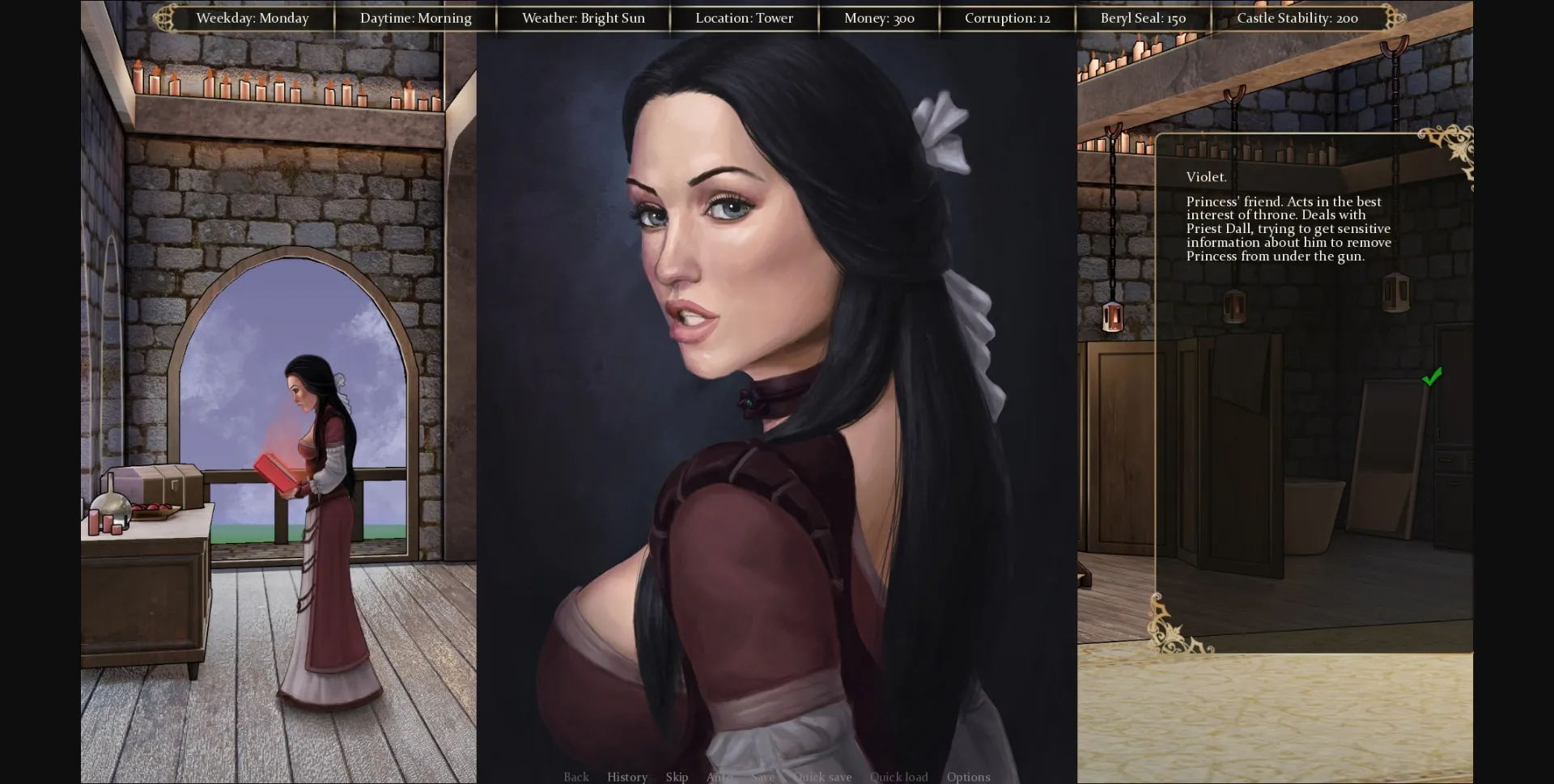Click the Money: 300 counter
Viewport: 1554px width, 784px height.
click(x=879, y=18)
